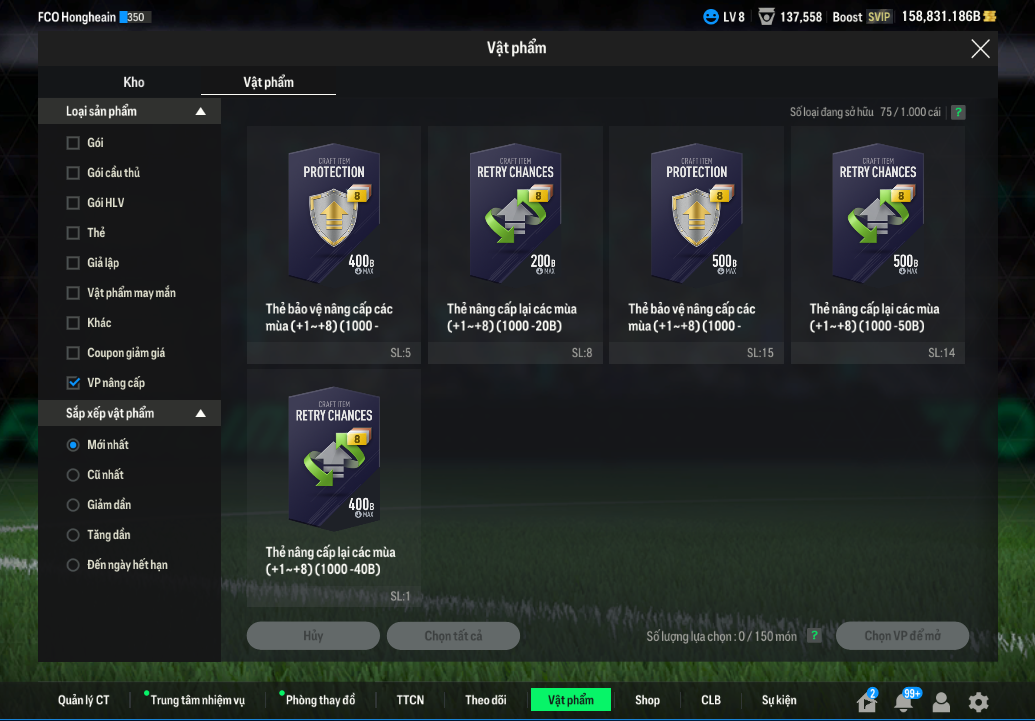Image resolution: width=1035 pixels, height=721 pixels.
Task: Switch to the Kho tab
Action: (134, 82)
